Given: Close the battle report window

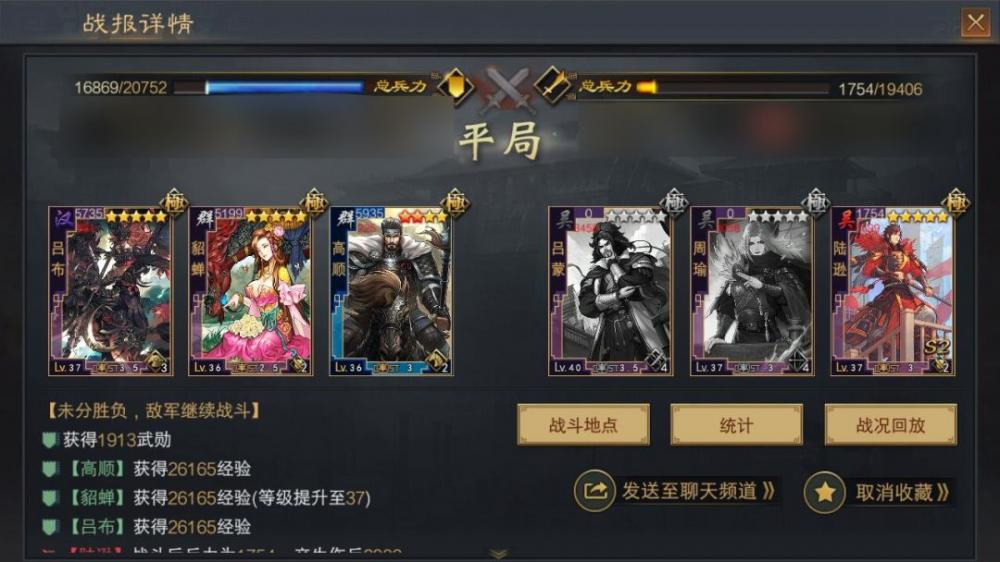Looking at the screenshot, I should [974, 22].
